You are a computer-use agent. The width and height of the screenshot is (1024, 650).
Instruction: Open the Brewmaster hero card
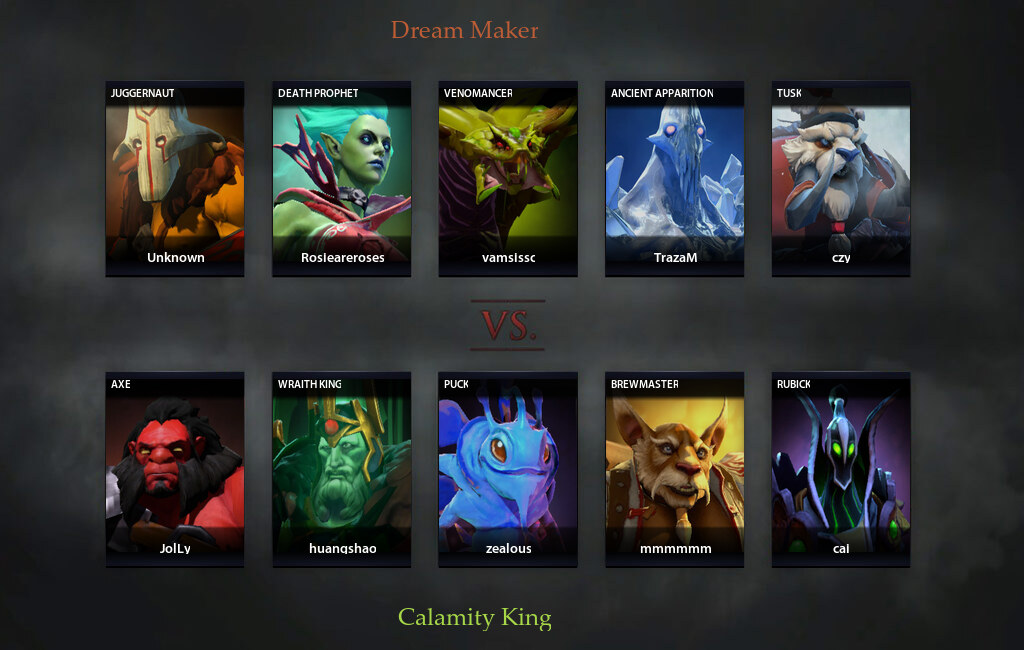point(674,469)
